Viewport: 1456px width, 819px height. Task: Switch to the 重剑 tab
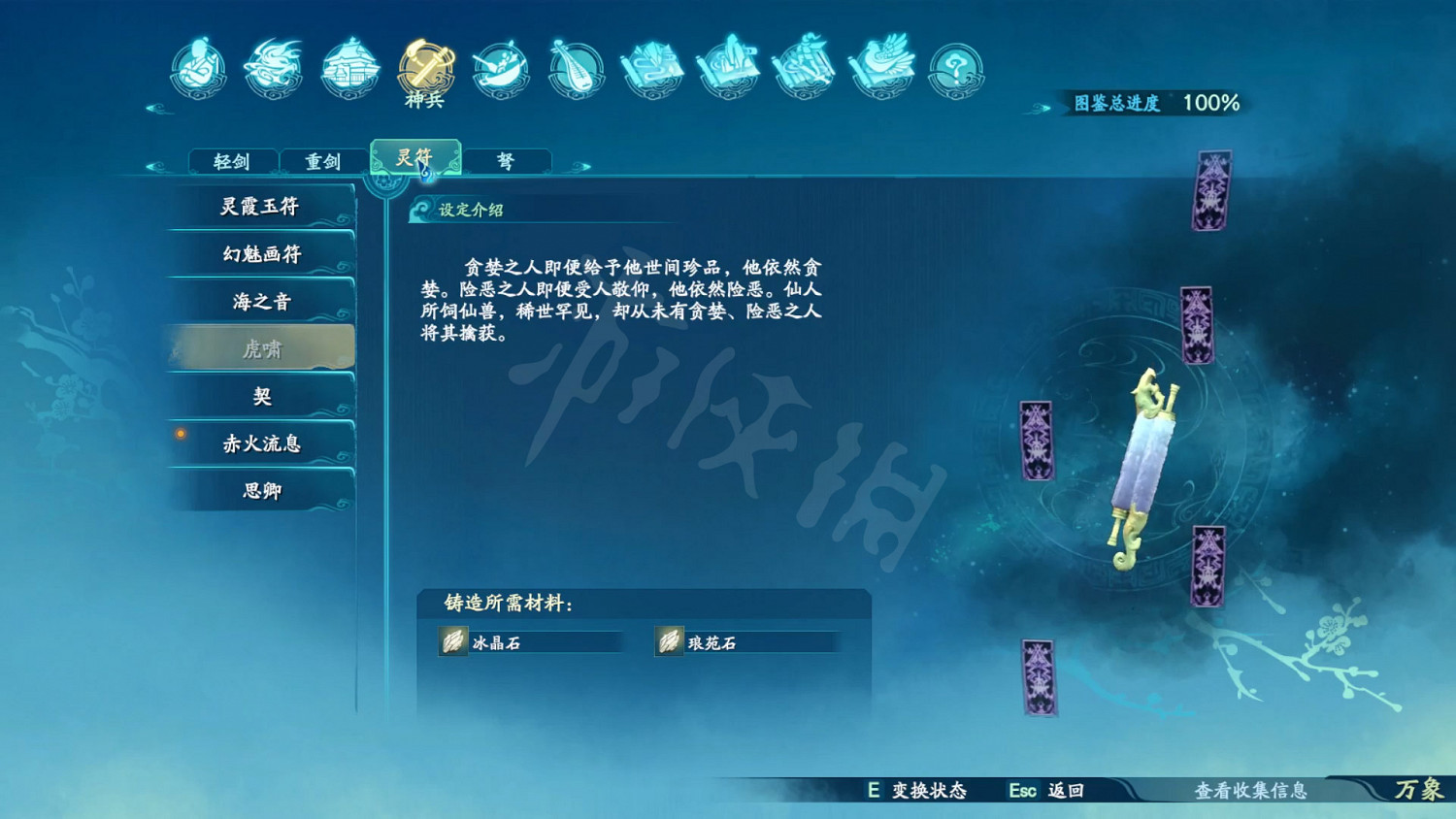[321, 160]
